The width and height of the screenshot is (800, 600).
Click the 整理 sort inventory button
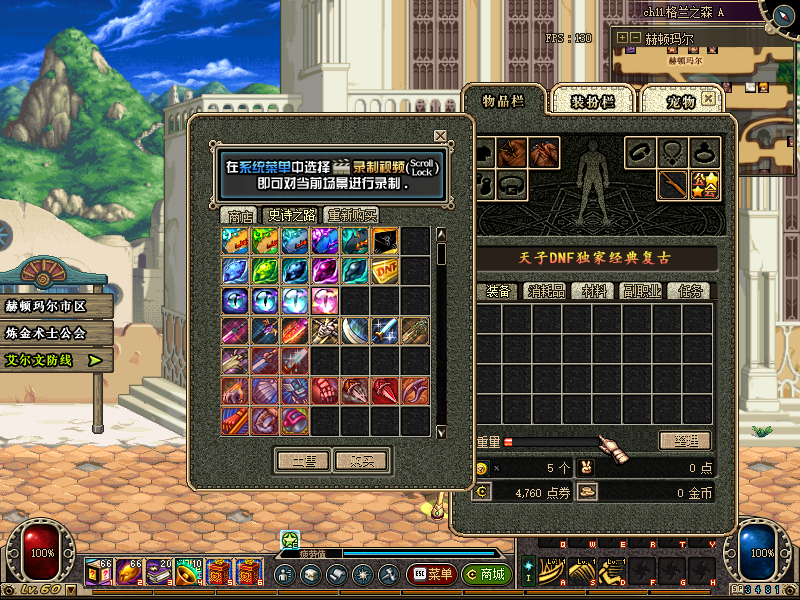(684, 440)
